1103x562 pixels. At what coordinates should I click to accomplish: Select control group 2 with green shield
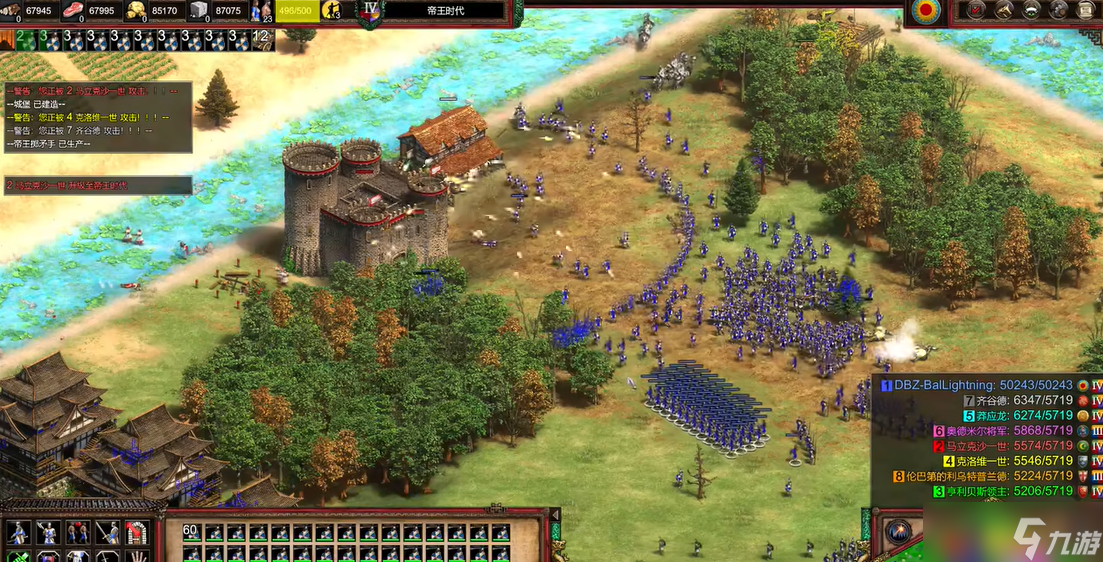[x=22, y=40]
